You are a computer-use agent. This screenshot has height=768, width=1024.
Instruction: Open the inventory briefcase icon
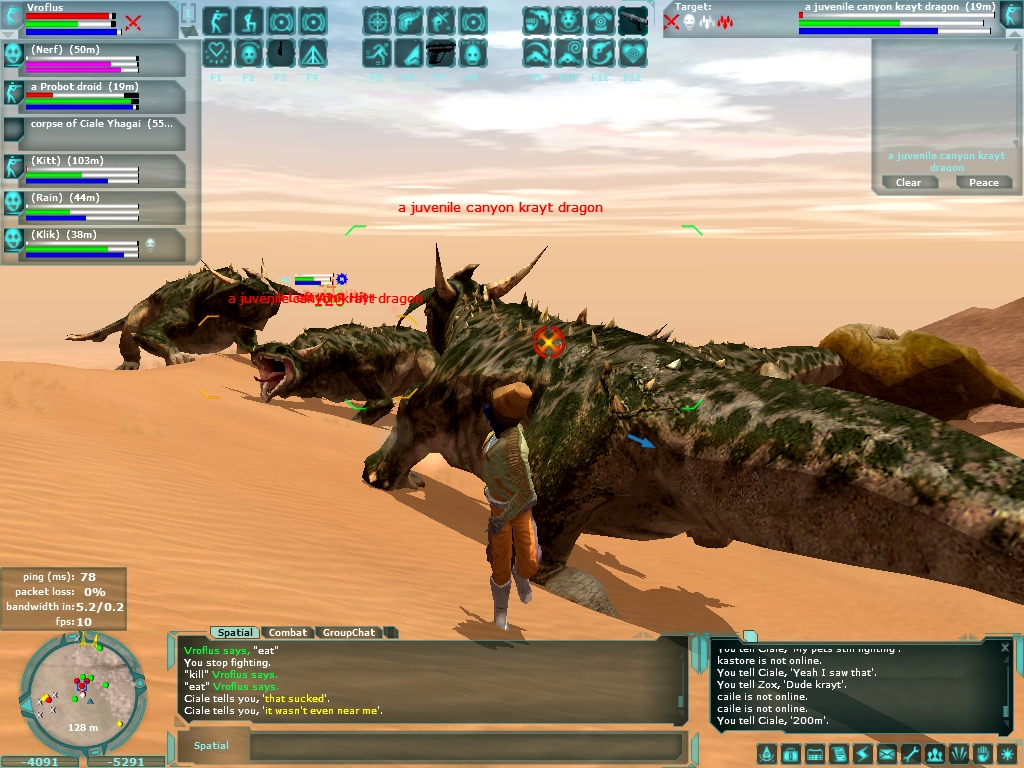coord(790,753)
